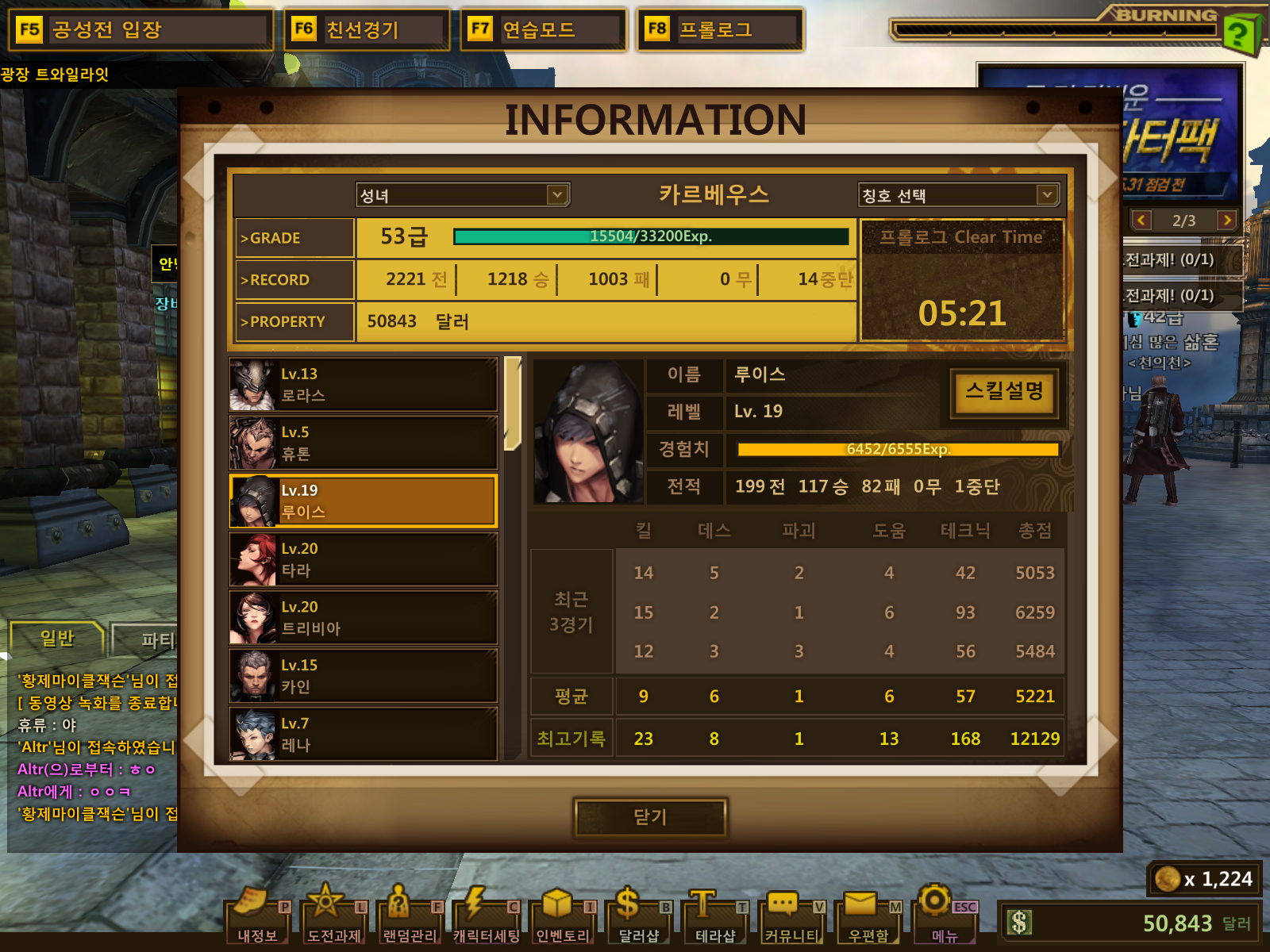Open the 프롤로그 prologue
The height and width of the screenshot is (952, 1270).
pos(720,30)
